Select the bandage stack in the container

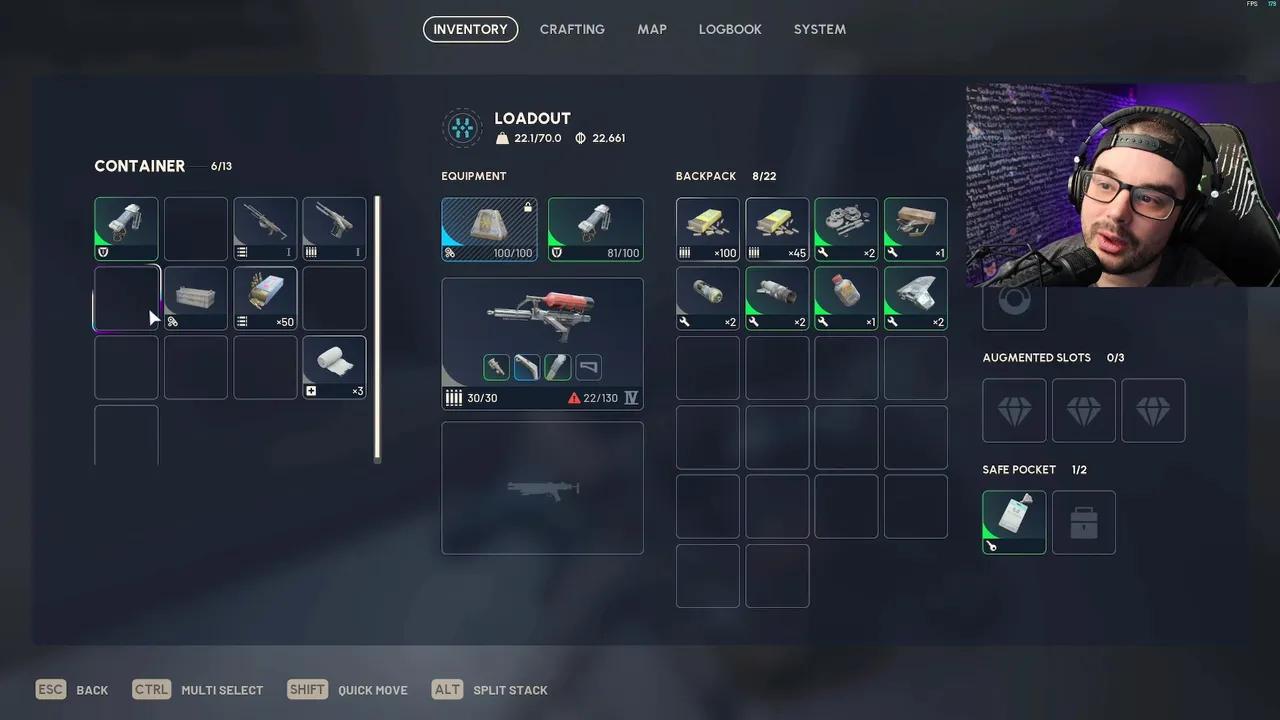coord(334,367)
